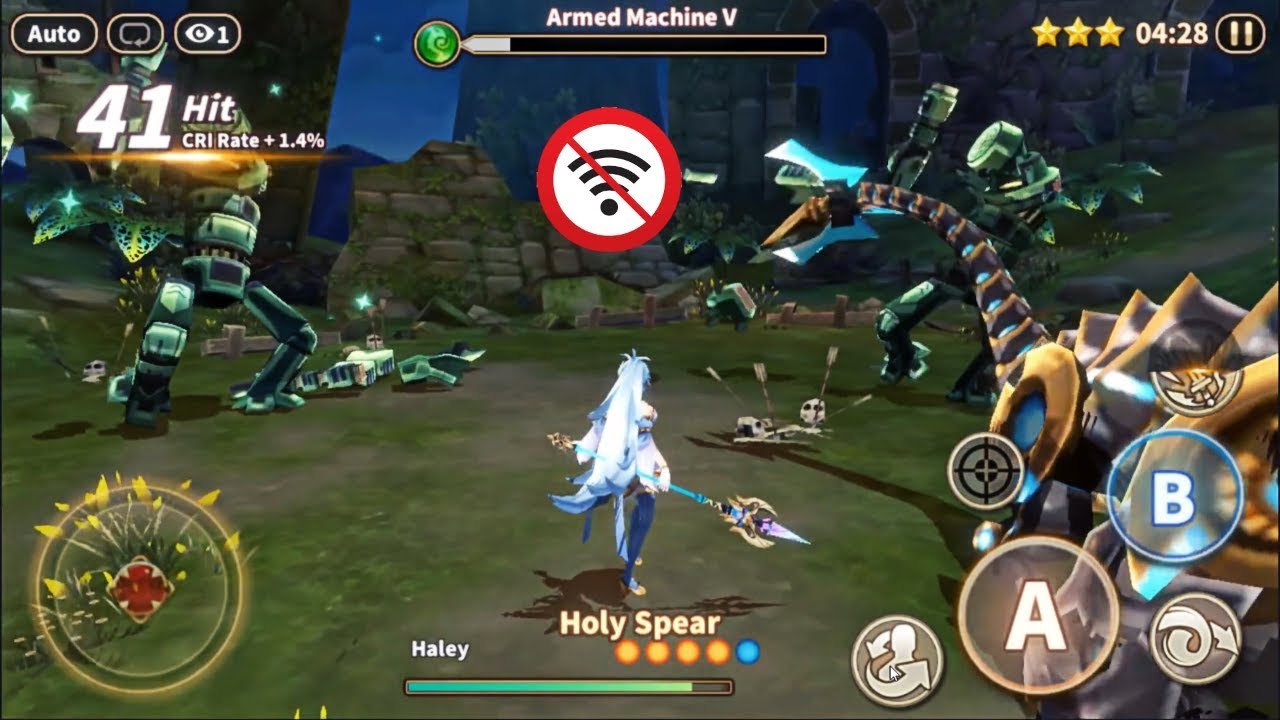The height and width of the screenshot is (720, 1280).
Task: Open the Armed Machine V boss title bar
Action: (640, 15)
